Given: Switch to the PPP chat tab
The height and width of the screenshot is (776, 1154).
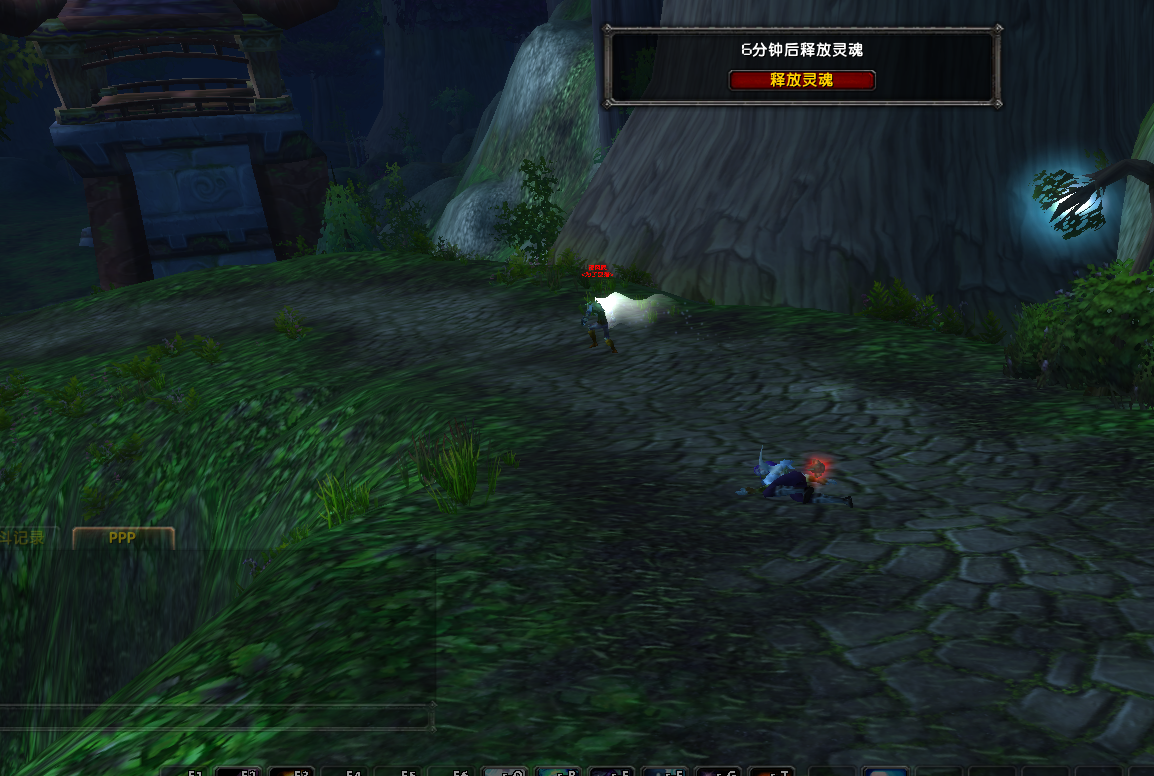Looking at the screenshot, I should (x=123, y=538).
